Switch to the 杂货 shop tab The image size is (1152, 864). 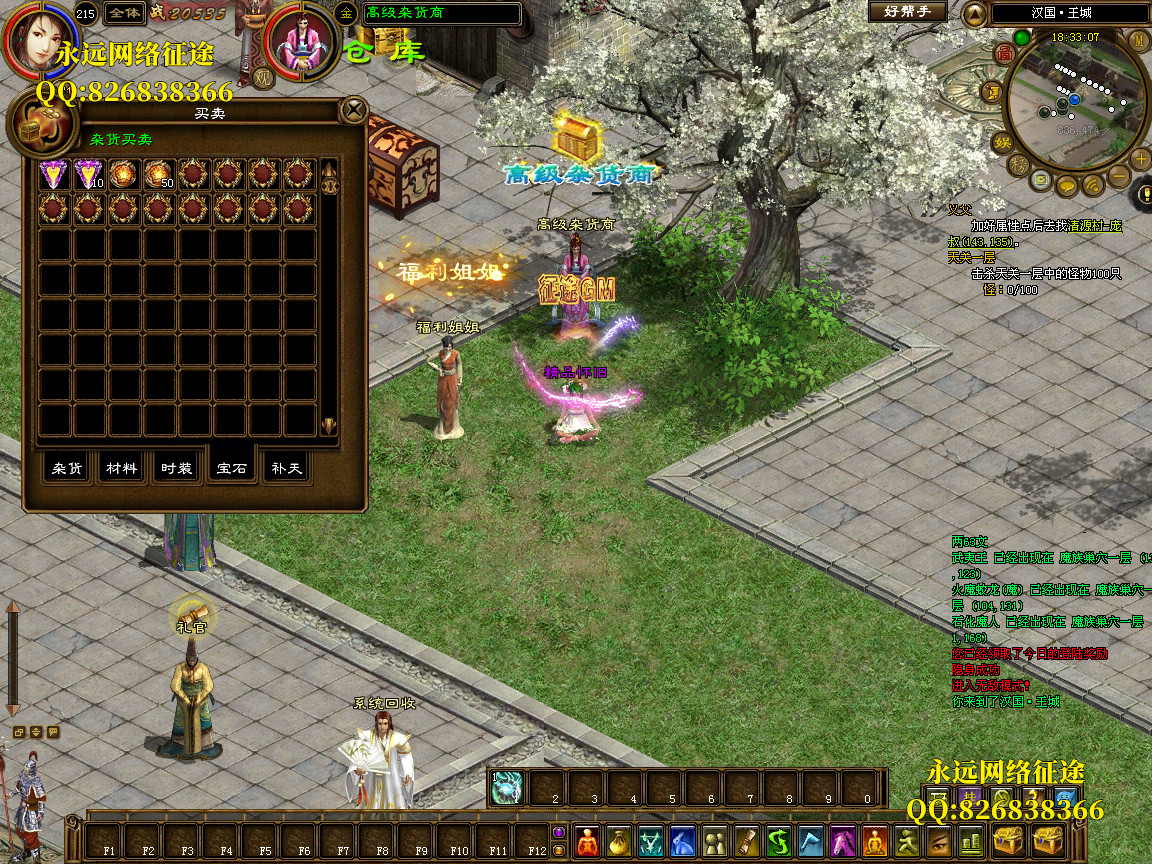pos(68,468)
